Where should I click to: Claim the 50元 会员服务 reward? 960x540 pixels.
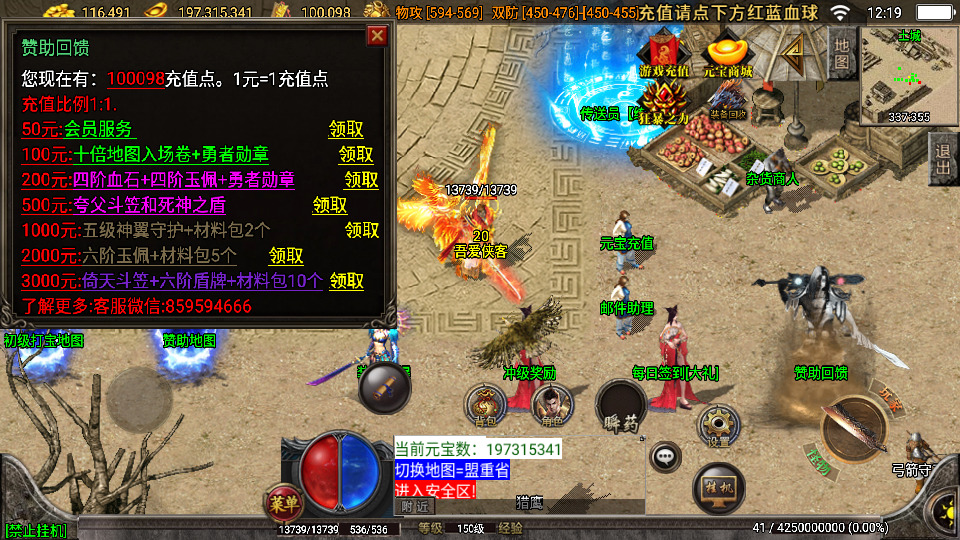point(346,130)
